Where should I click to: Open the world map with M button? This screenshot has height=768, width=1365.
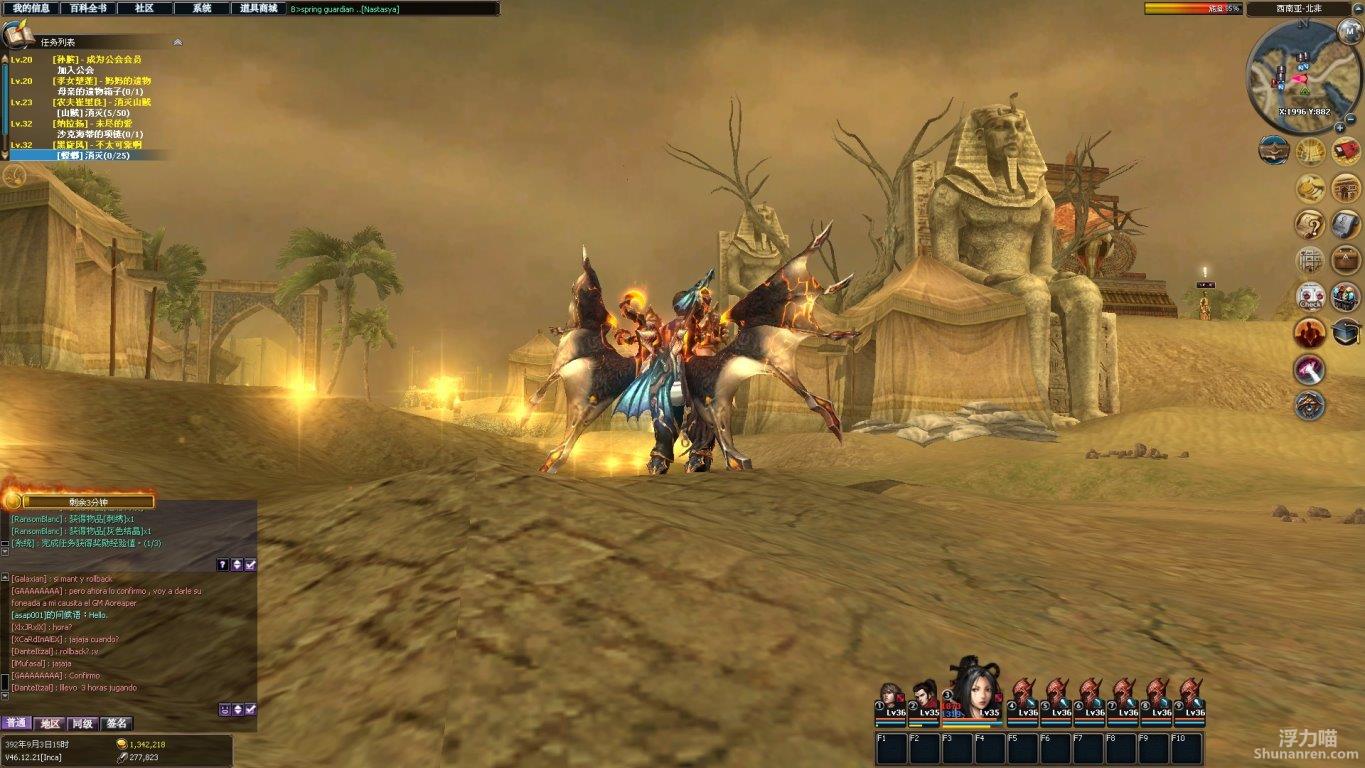[1350, 31]
